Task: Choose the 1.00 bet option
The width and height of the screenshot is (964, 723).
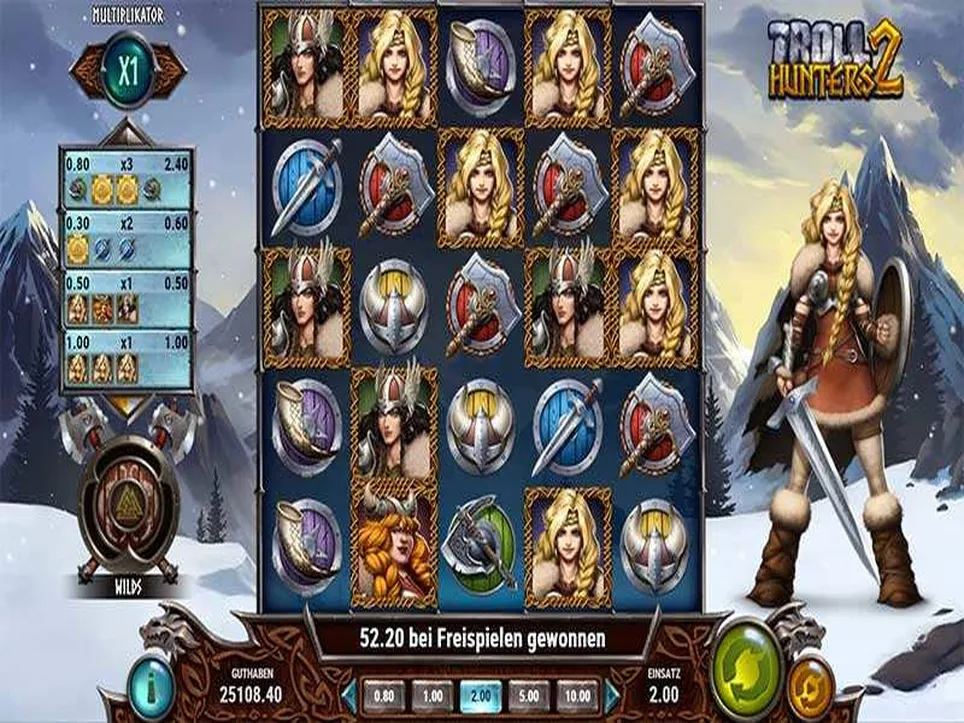Action: (x=432, y=694)
